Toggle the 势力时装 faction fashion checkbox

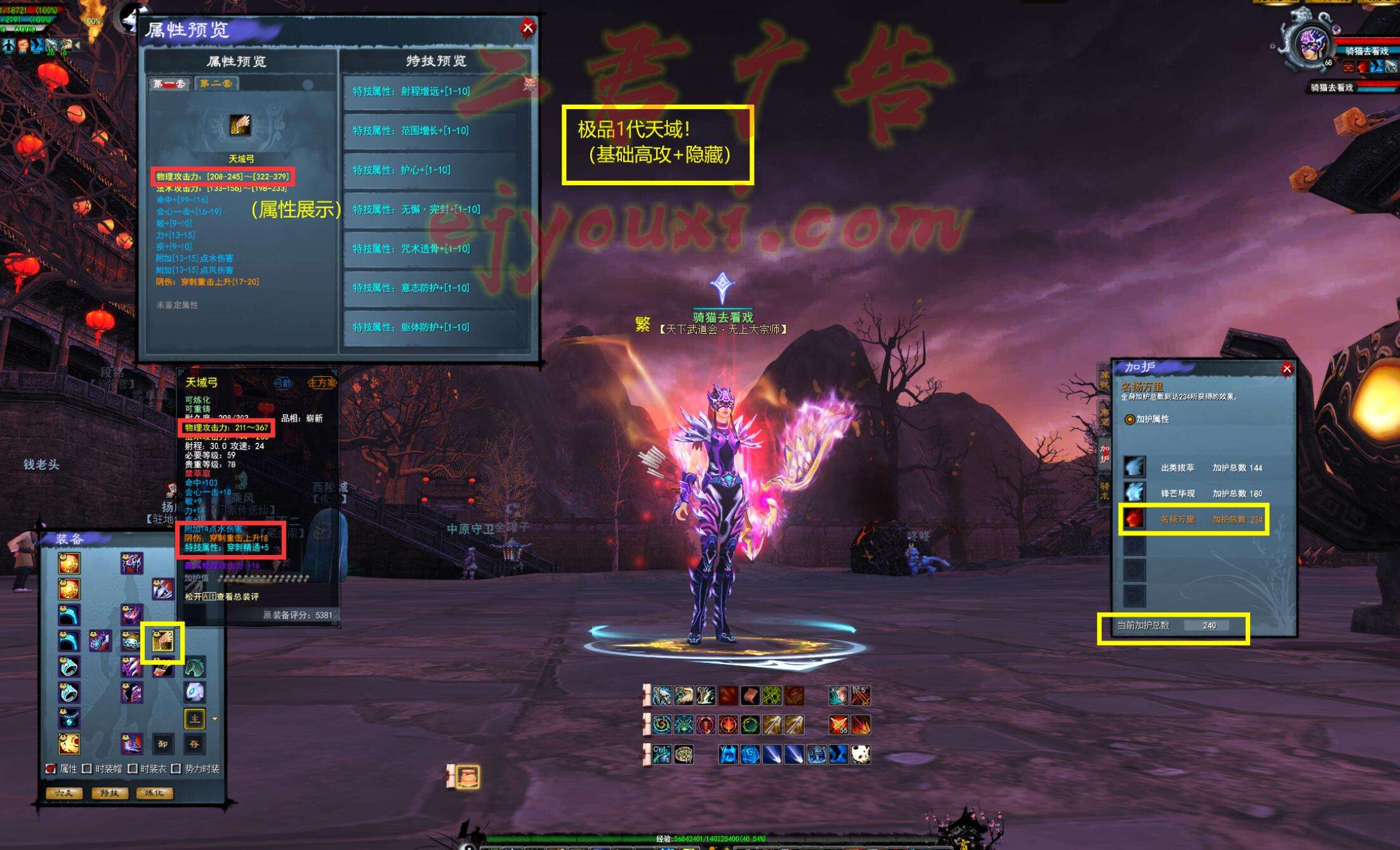point(176,769)
